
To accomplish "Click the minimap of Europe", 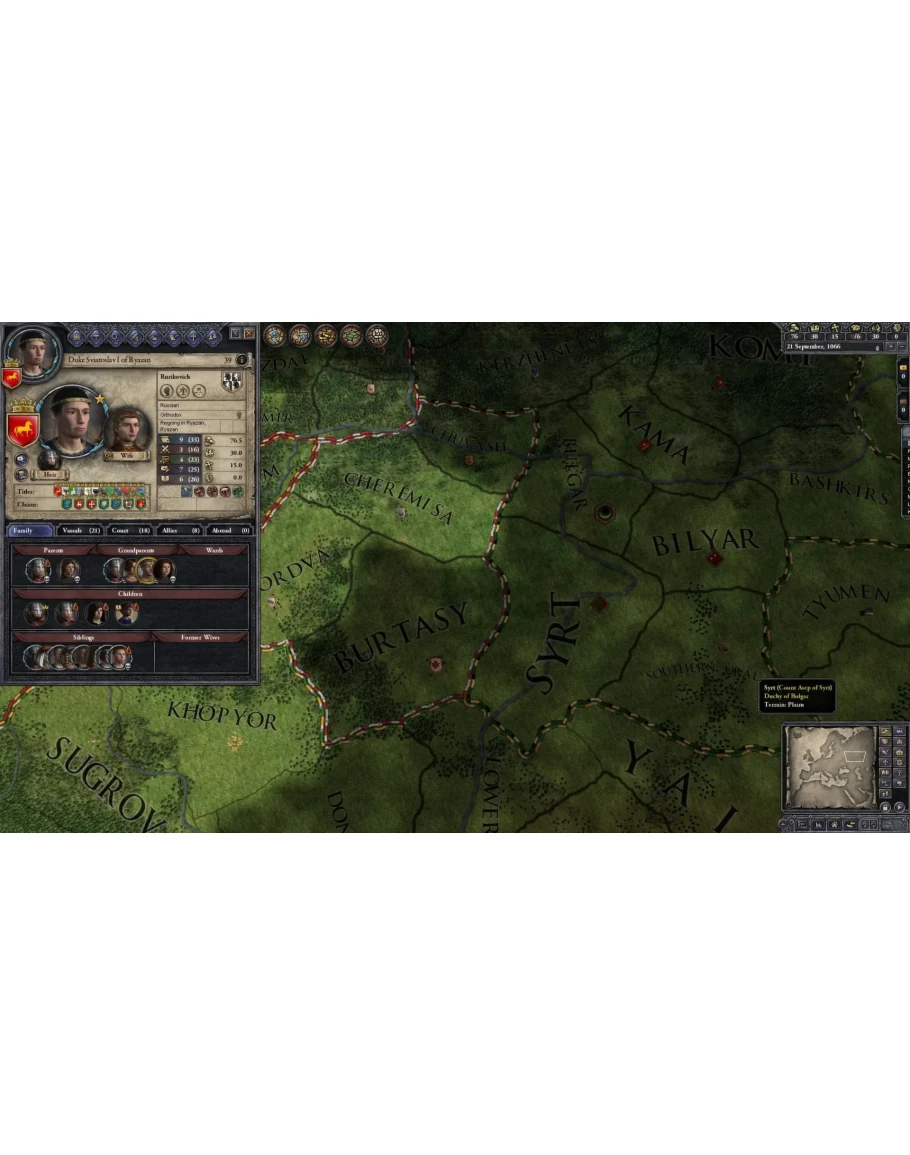I will [x=828, y=767].
